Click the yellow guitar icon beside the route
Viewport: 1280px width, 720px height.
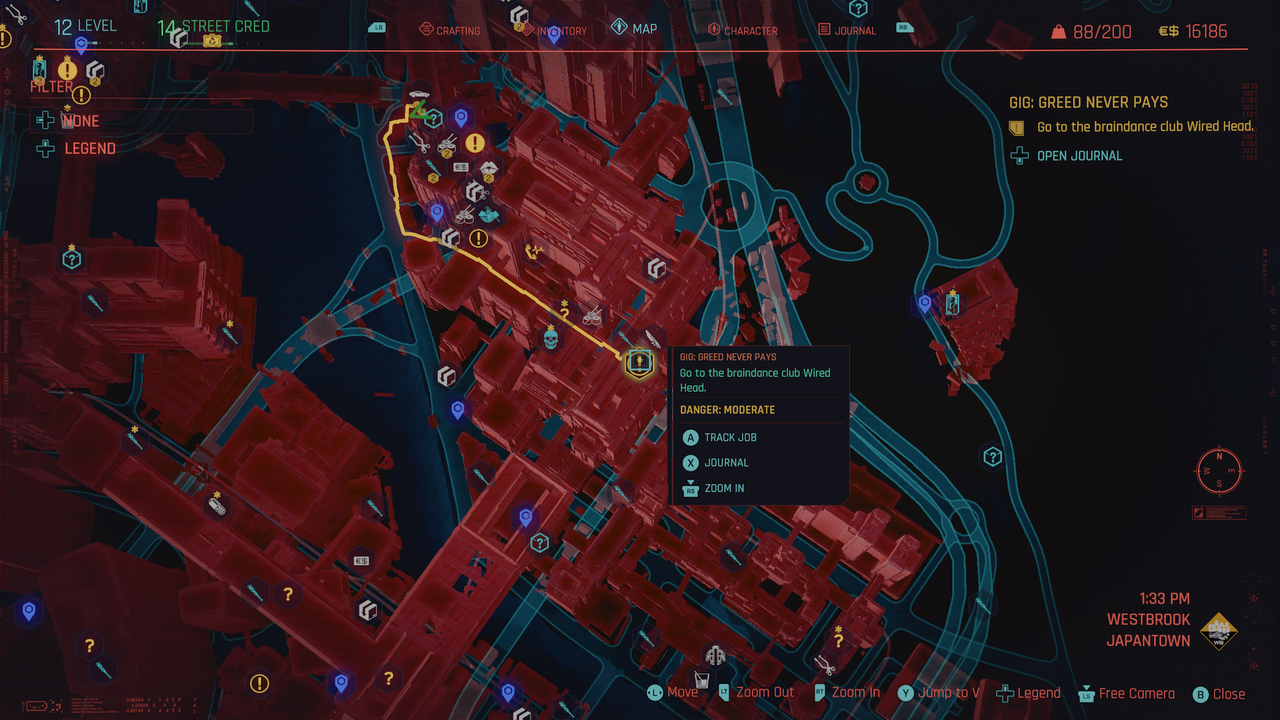tap(535, 249)
